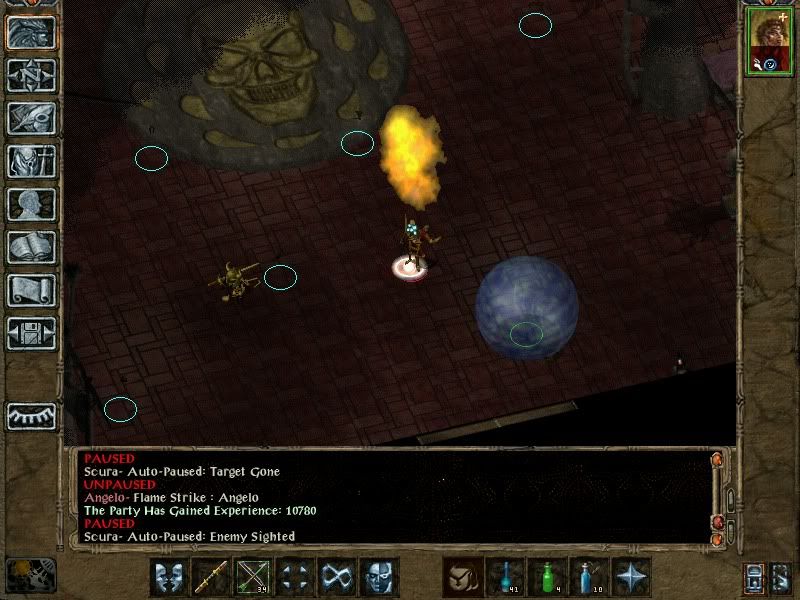This screenshot has height=600, width=800.
Task: Open the Character Record head silhouette
Action: 31,204
